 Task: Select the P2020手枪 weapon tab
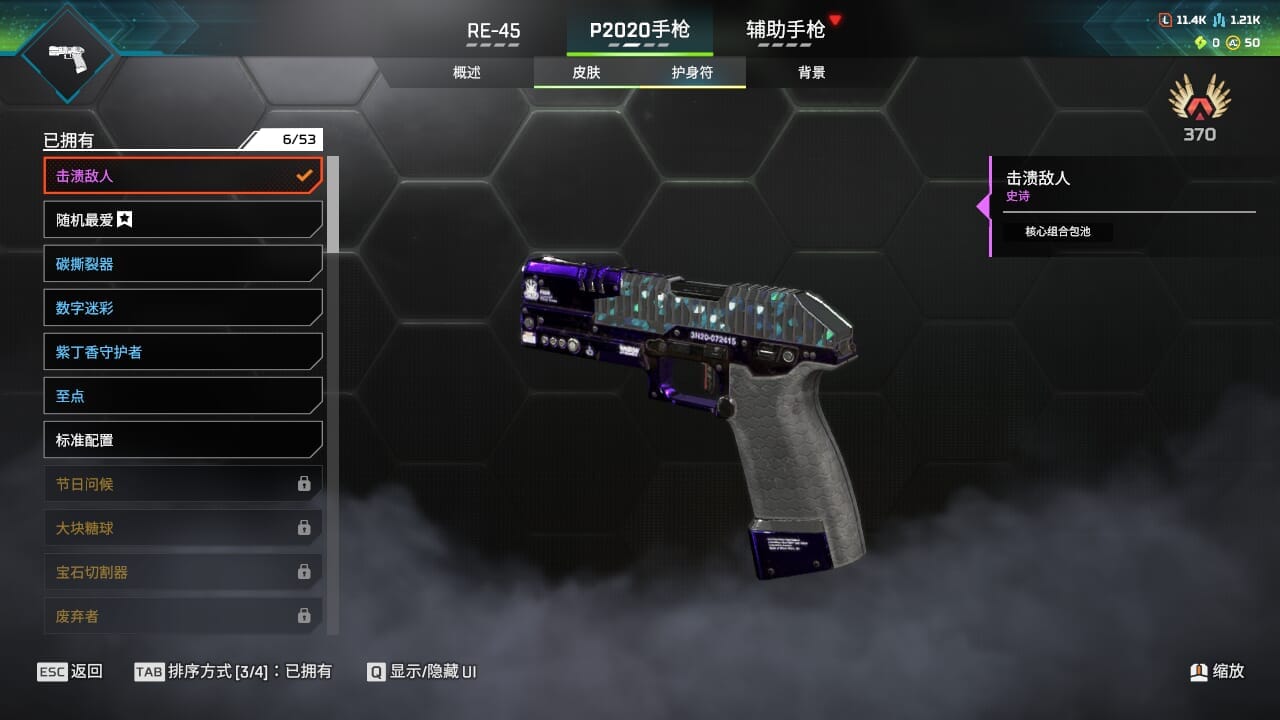point(639,30)
